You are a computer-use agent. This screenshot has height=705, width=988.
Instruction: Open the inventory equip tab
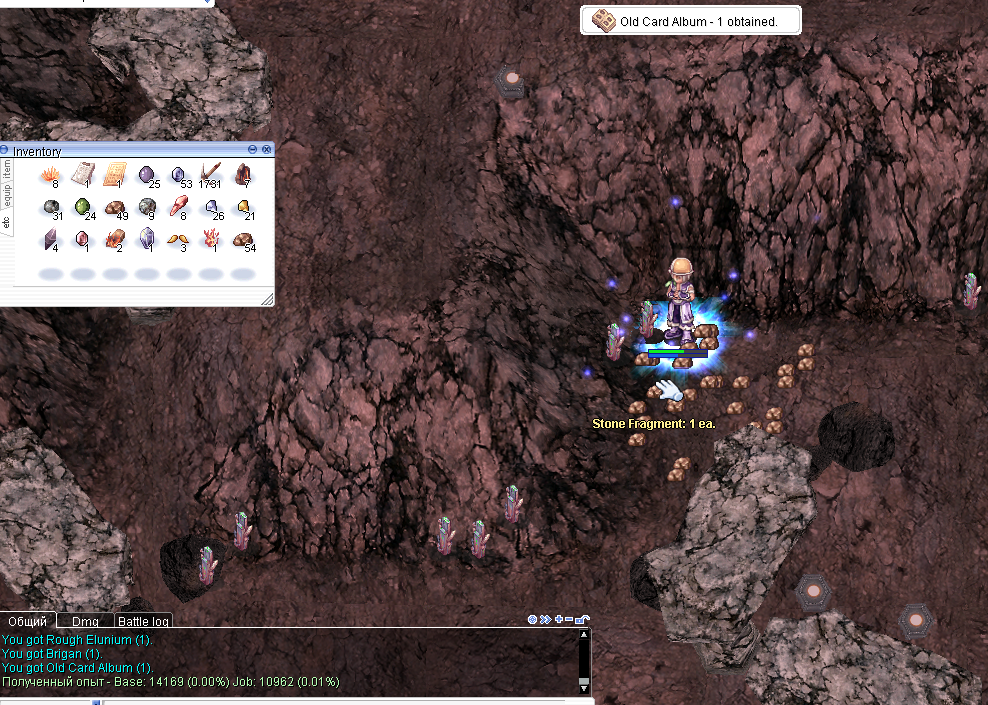[6, 193]
